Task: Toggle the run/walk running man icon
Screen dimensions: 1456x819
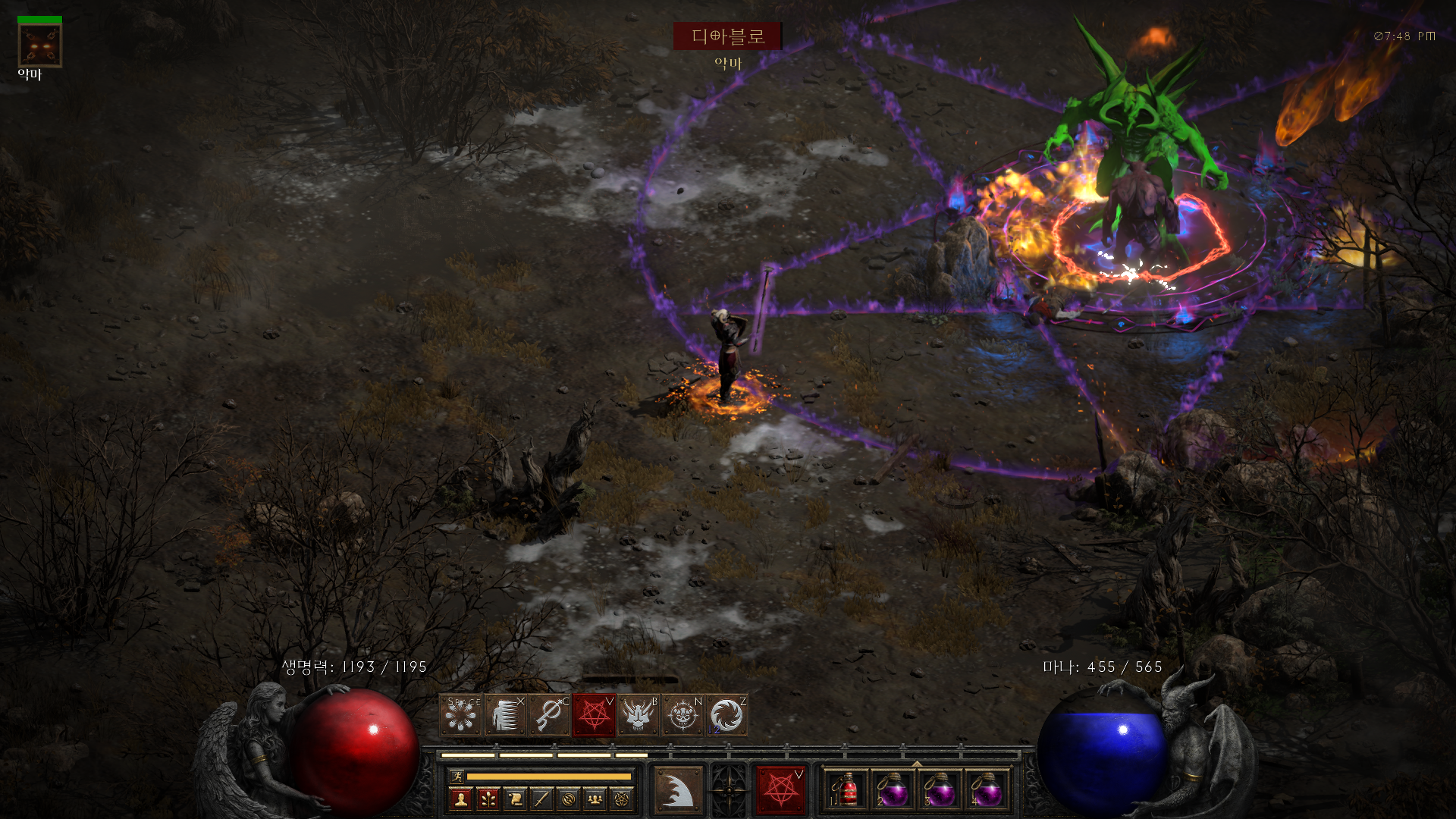Action: pyautogui.click(x=457, y=776)
